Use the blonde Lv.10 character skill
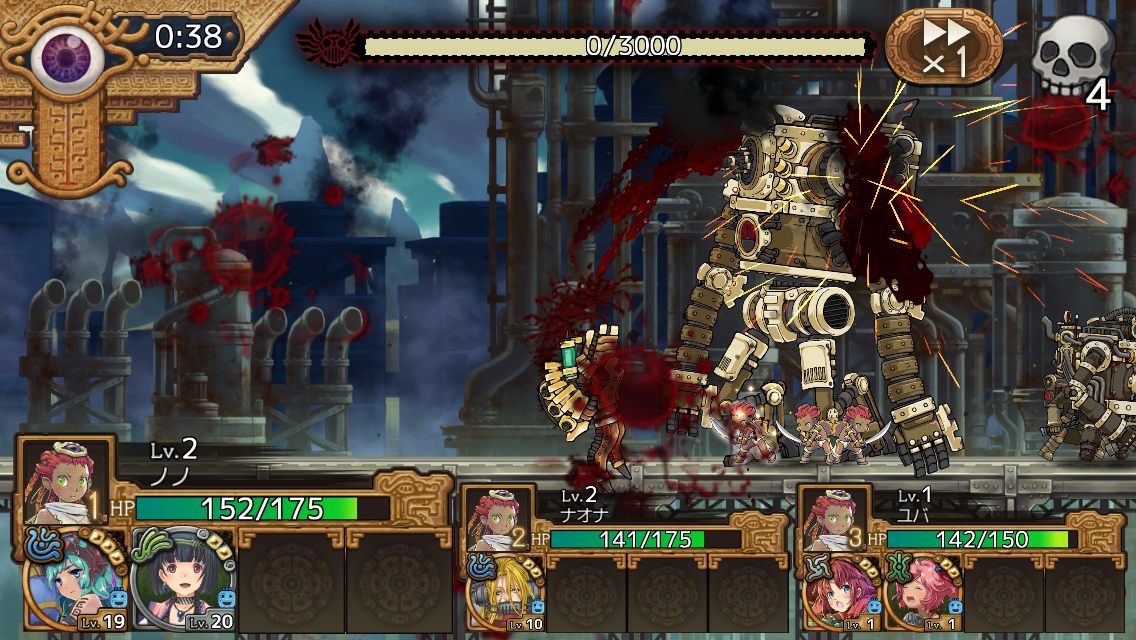1136x640 pixels. point(505,593)
